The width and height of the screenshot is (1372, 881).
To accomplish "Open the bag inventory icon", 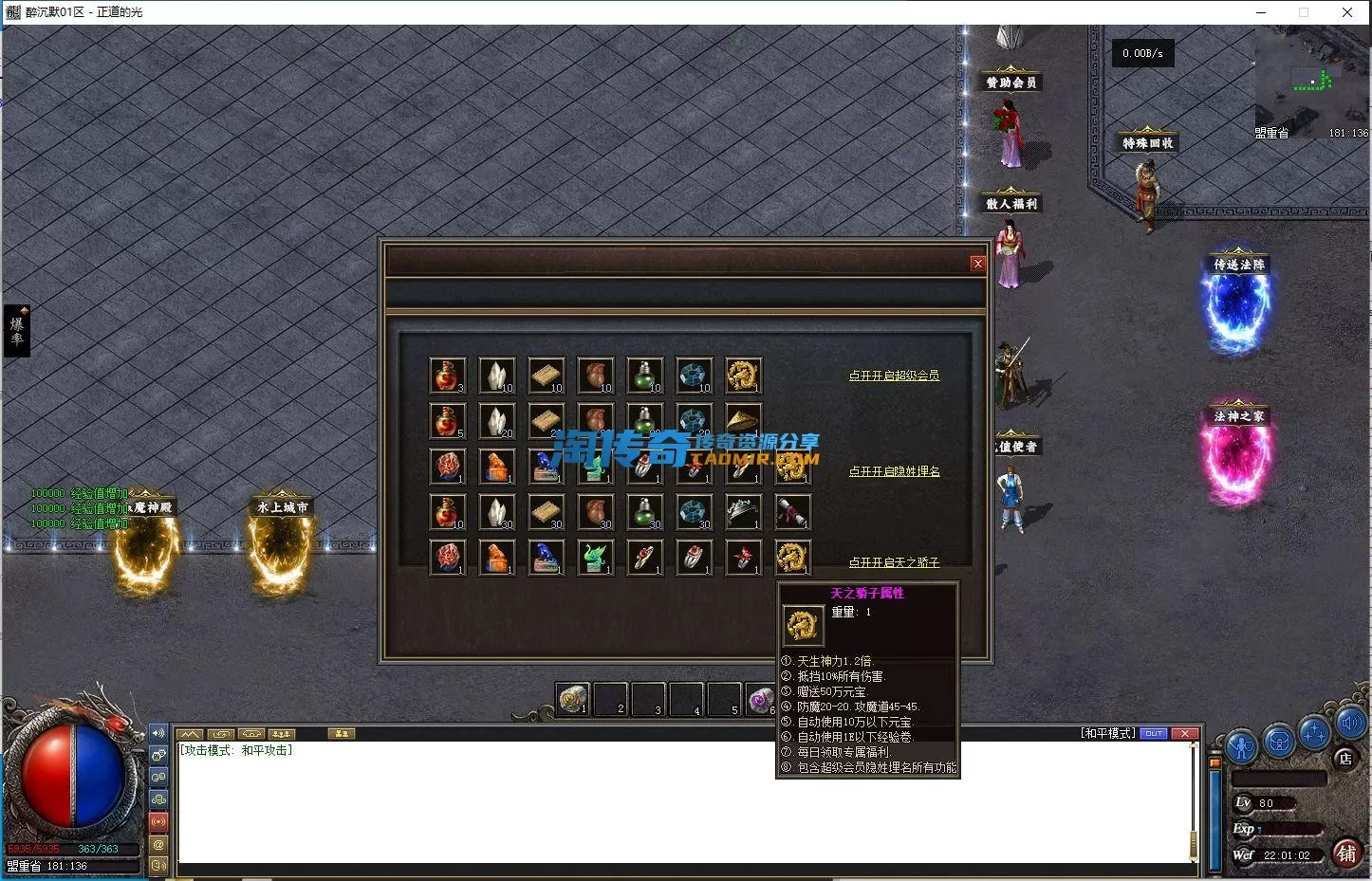I will coord(1278,741).
